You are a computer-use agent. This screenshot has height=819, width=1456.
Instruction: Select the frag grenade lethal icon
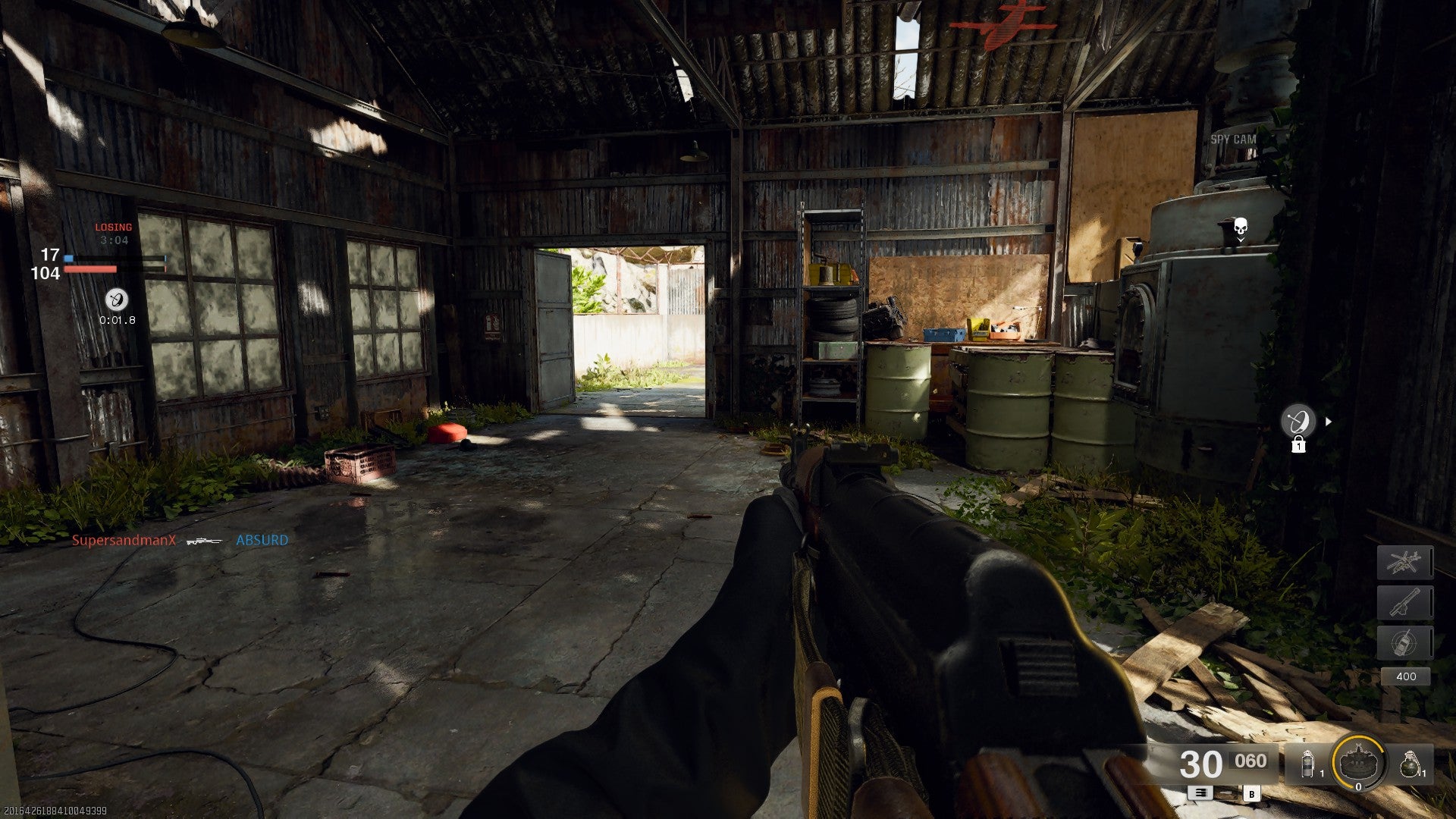click(x=1410, y=764)
